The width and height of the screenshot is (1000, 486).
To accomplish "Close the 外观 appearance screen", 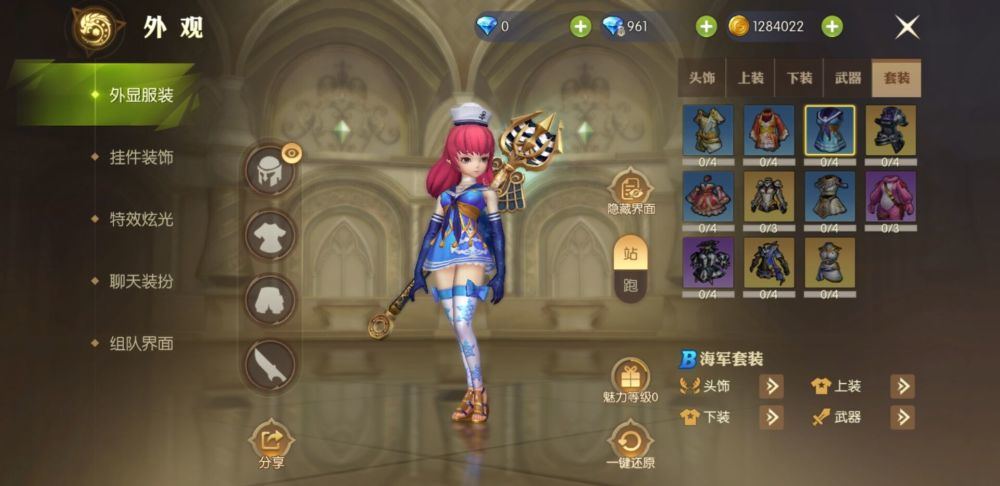I will point(907,27).
